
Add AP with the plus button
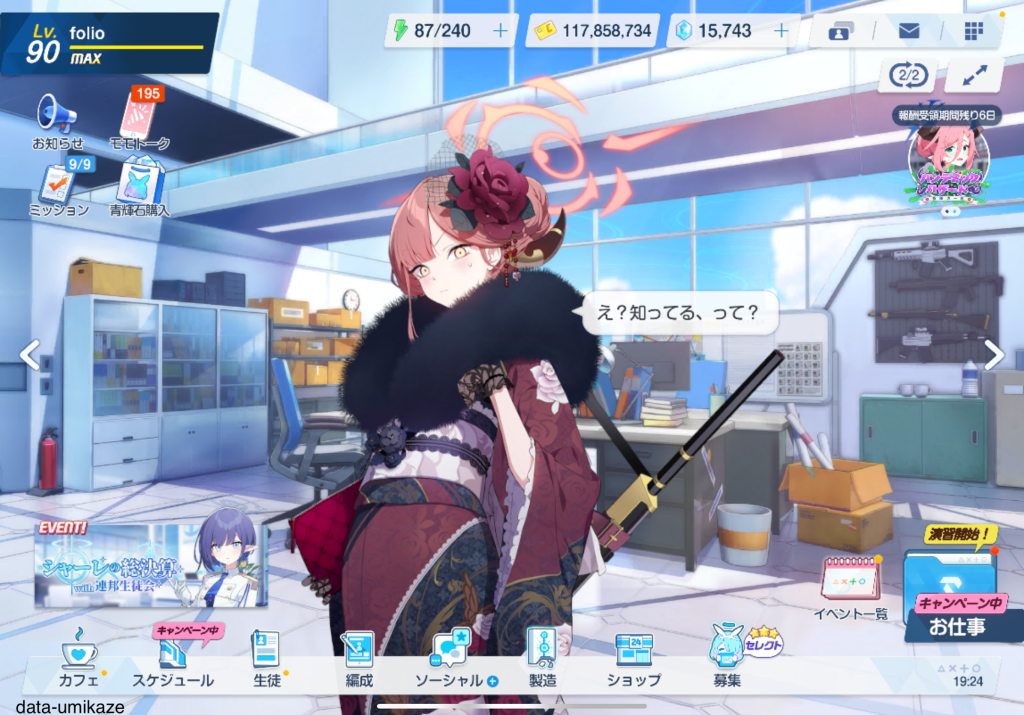(500, 31)
